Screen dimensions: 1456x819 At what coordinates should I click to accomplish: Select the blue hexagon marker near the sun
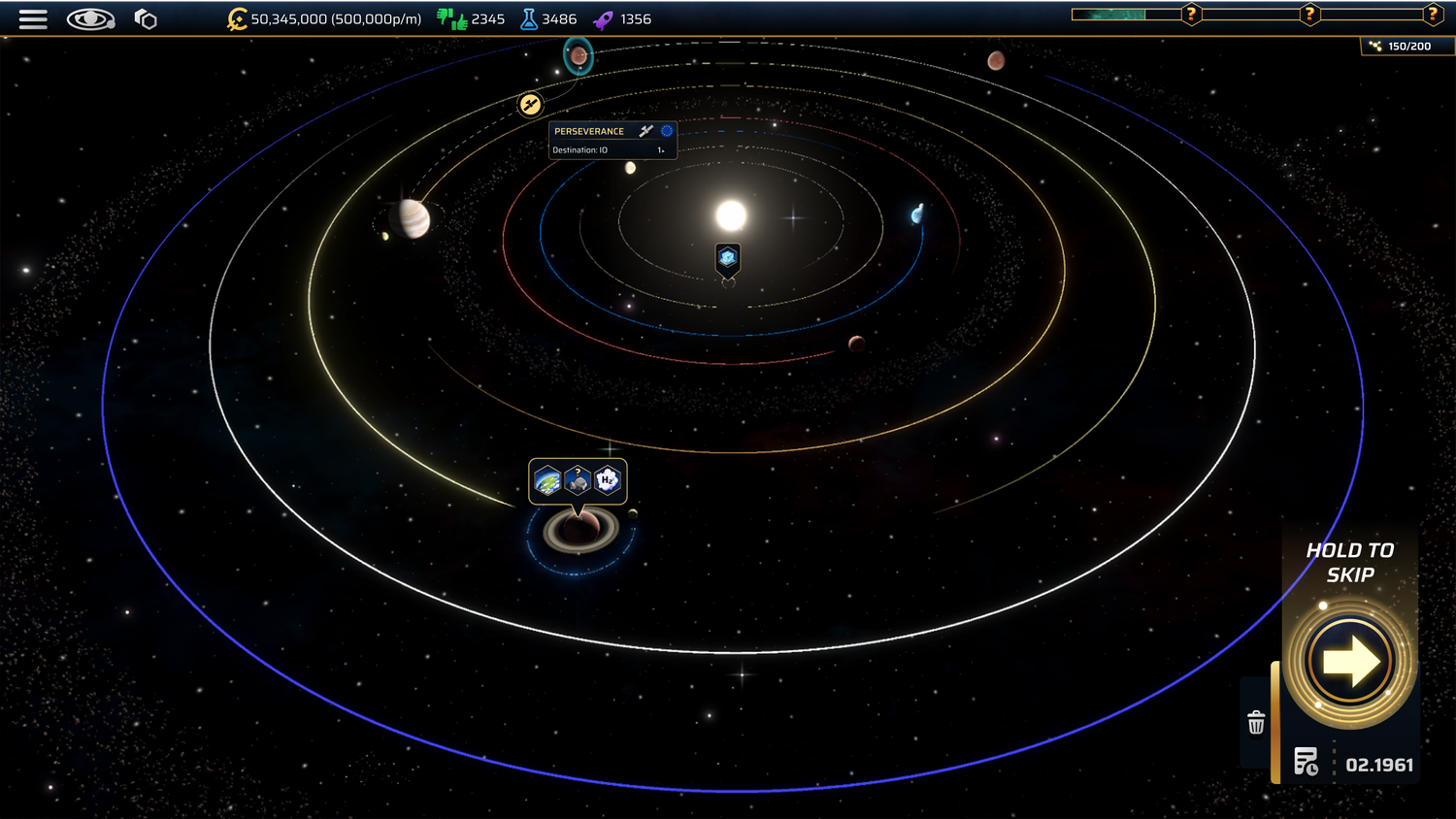(728, 258)
